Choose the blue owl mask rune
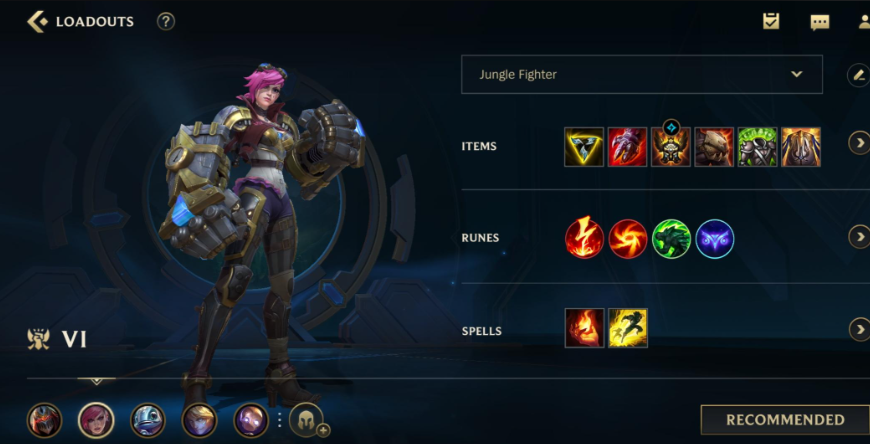The image size is (870, 444). [715, 239]
